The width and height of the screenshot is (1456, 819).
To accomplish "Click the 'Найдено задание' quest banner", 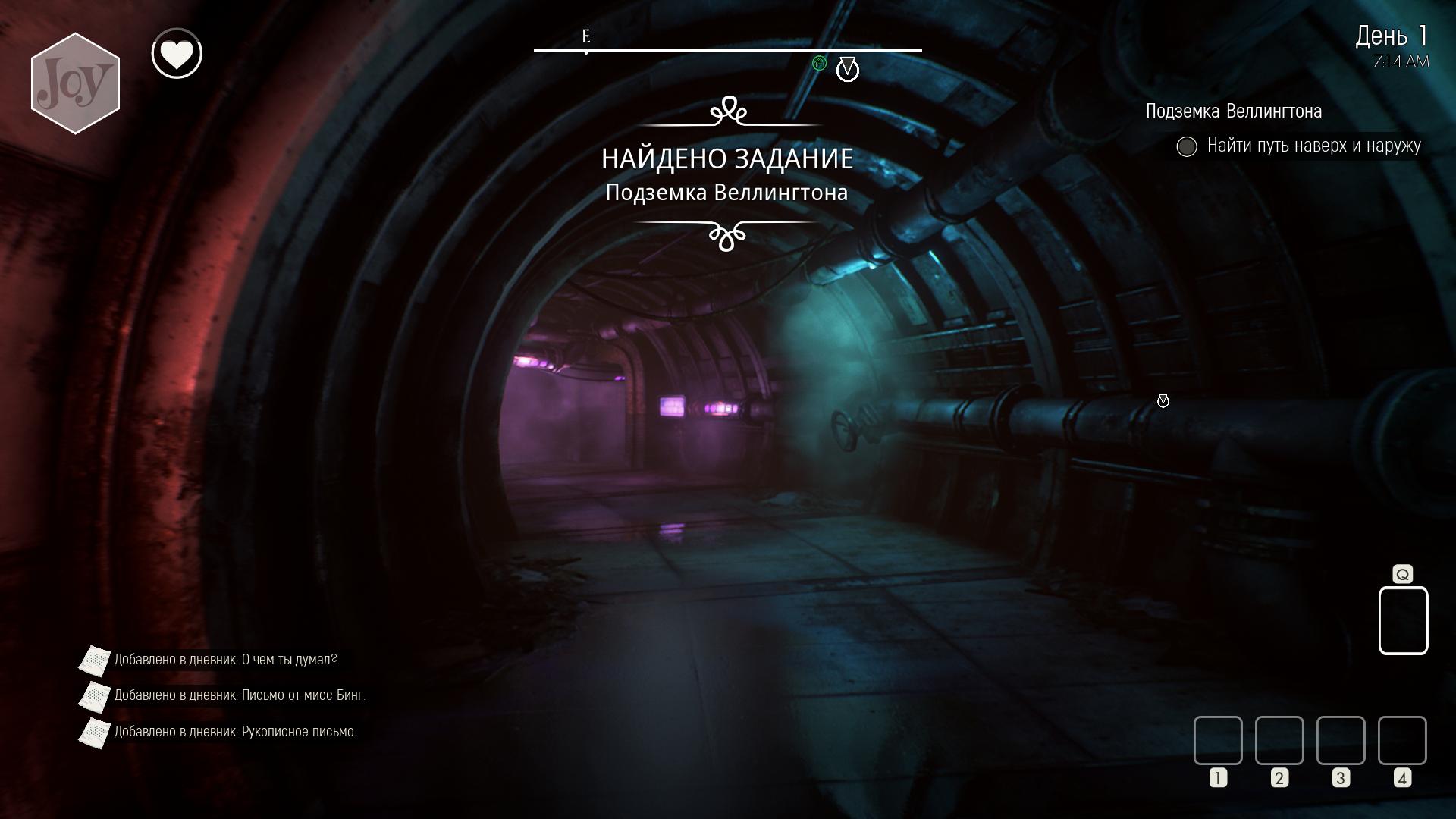I will click(x=727, y=159).
